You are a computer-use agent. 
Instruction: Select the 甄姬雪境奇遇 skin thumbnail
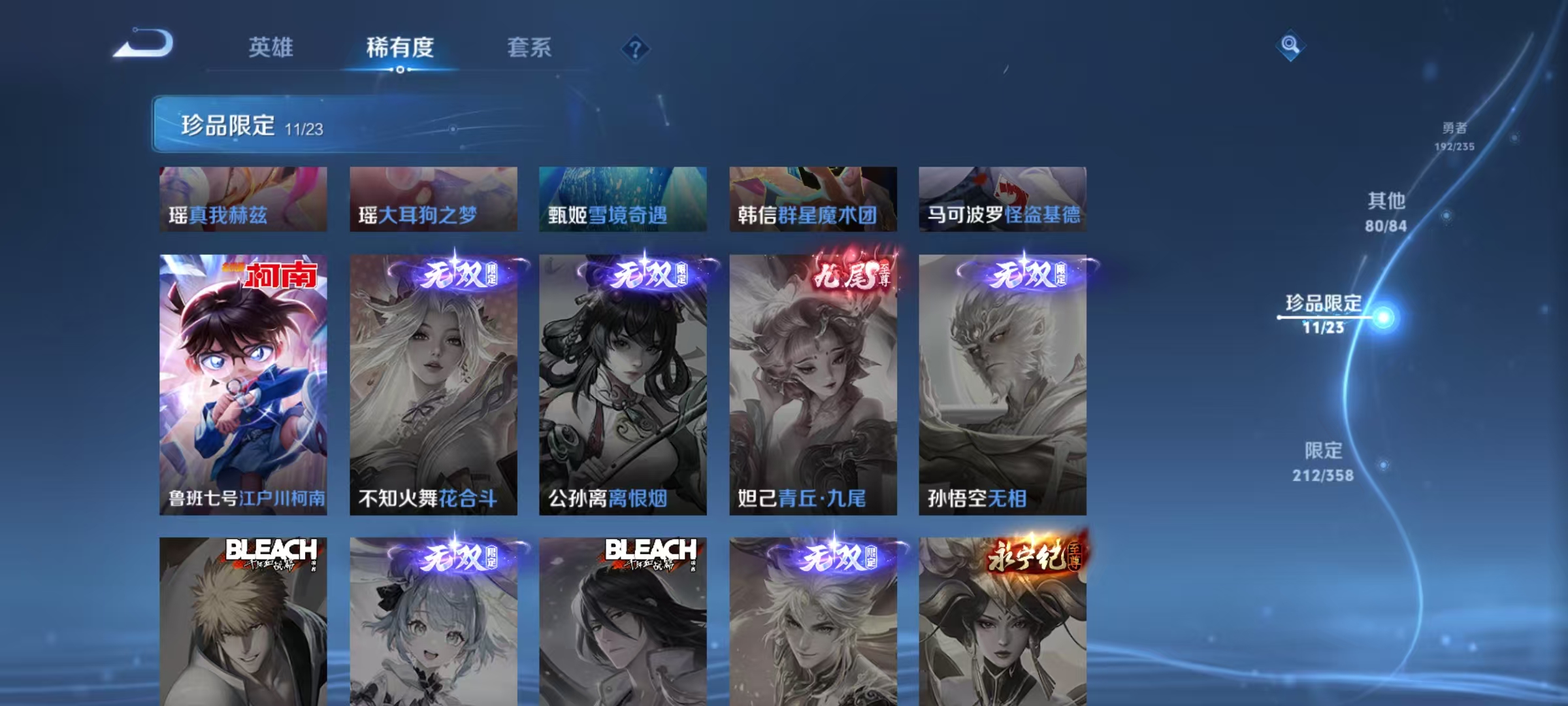point(623,198)
